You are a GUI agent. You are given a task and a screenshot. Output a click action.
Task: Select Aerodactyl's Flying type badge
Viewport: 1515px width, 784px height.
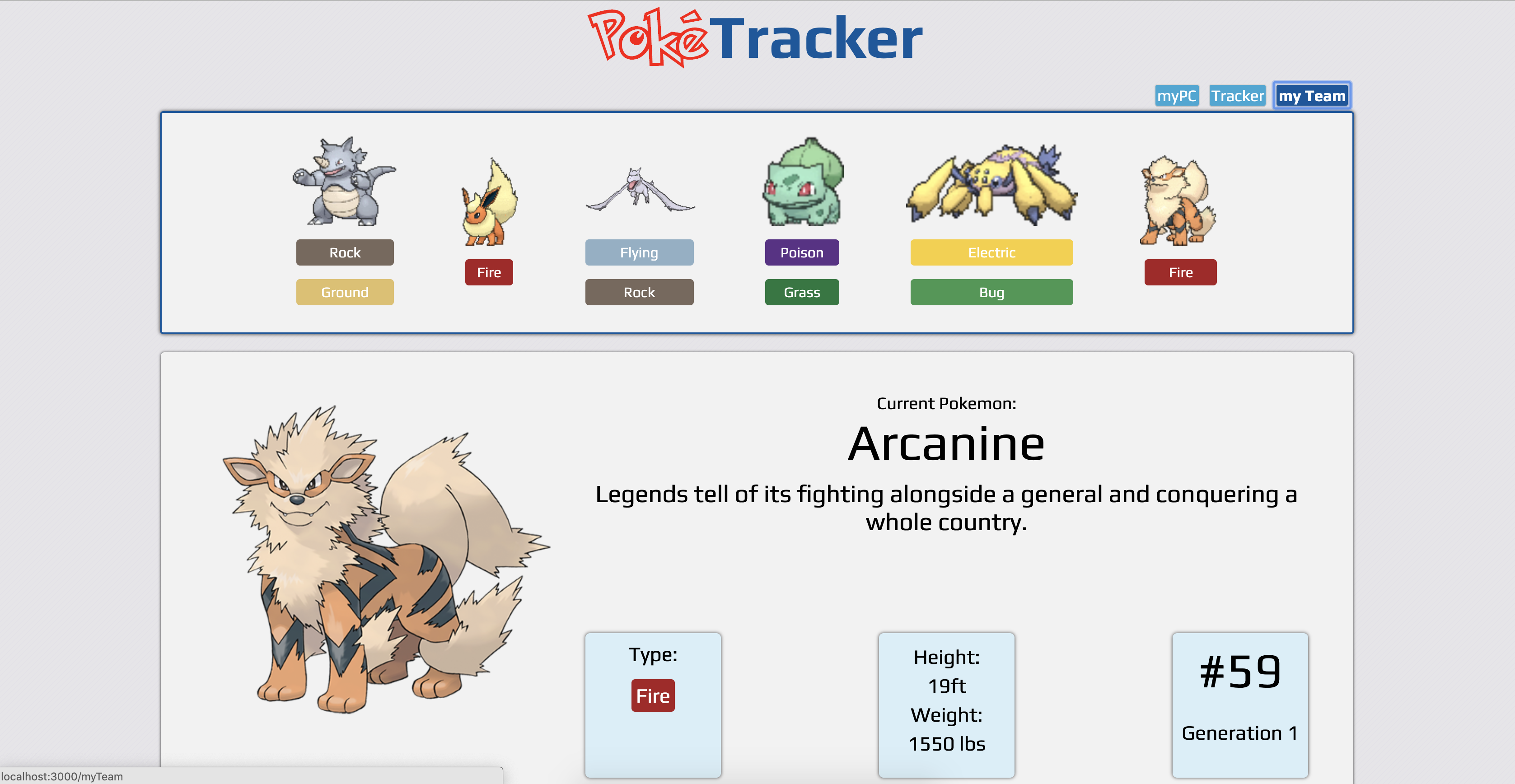[639, 252]
